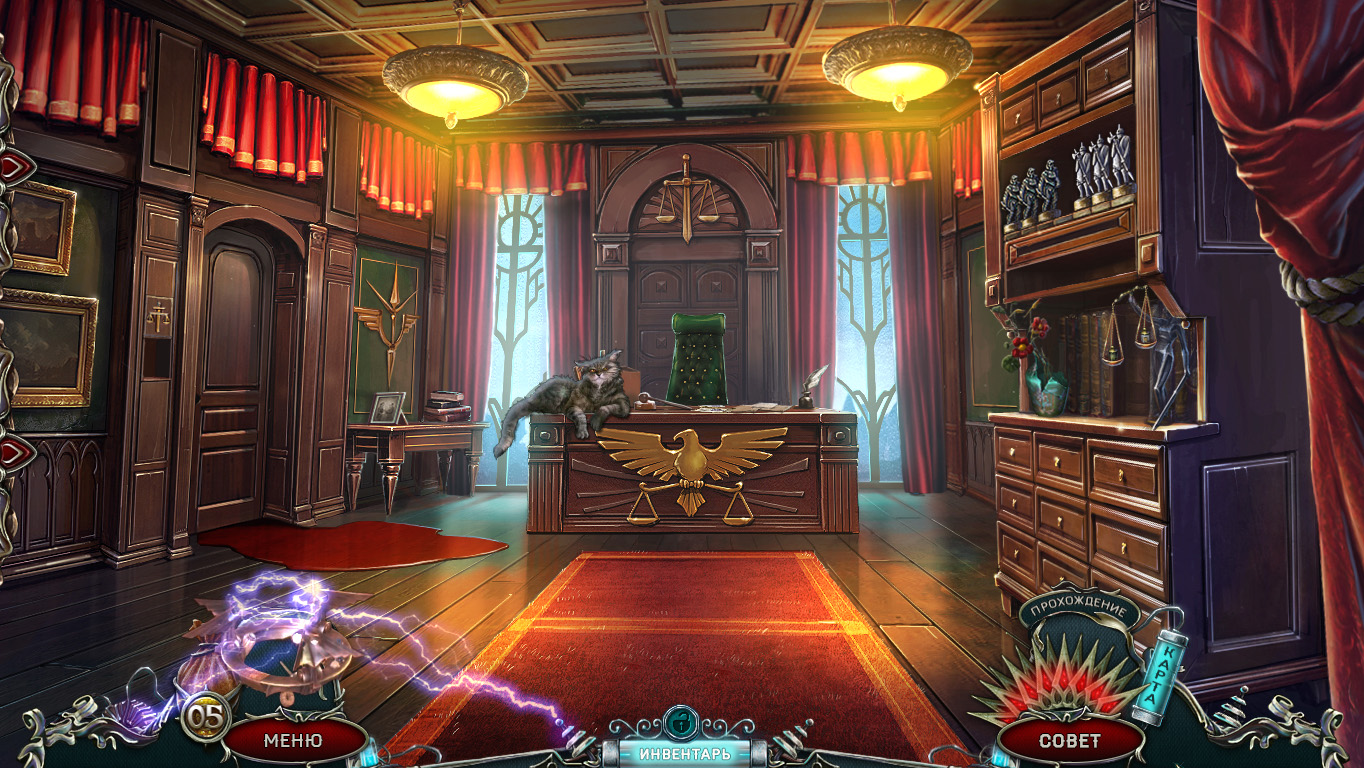Screen dimensions: 1364x768
Task: Activate the purple lightning gadget
Action: [x=277, y=637]
